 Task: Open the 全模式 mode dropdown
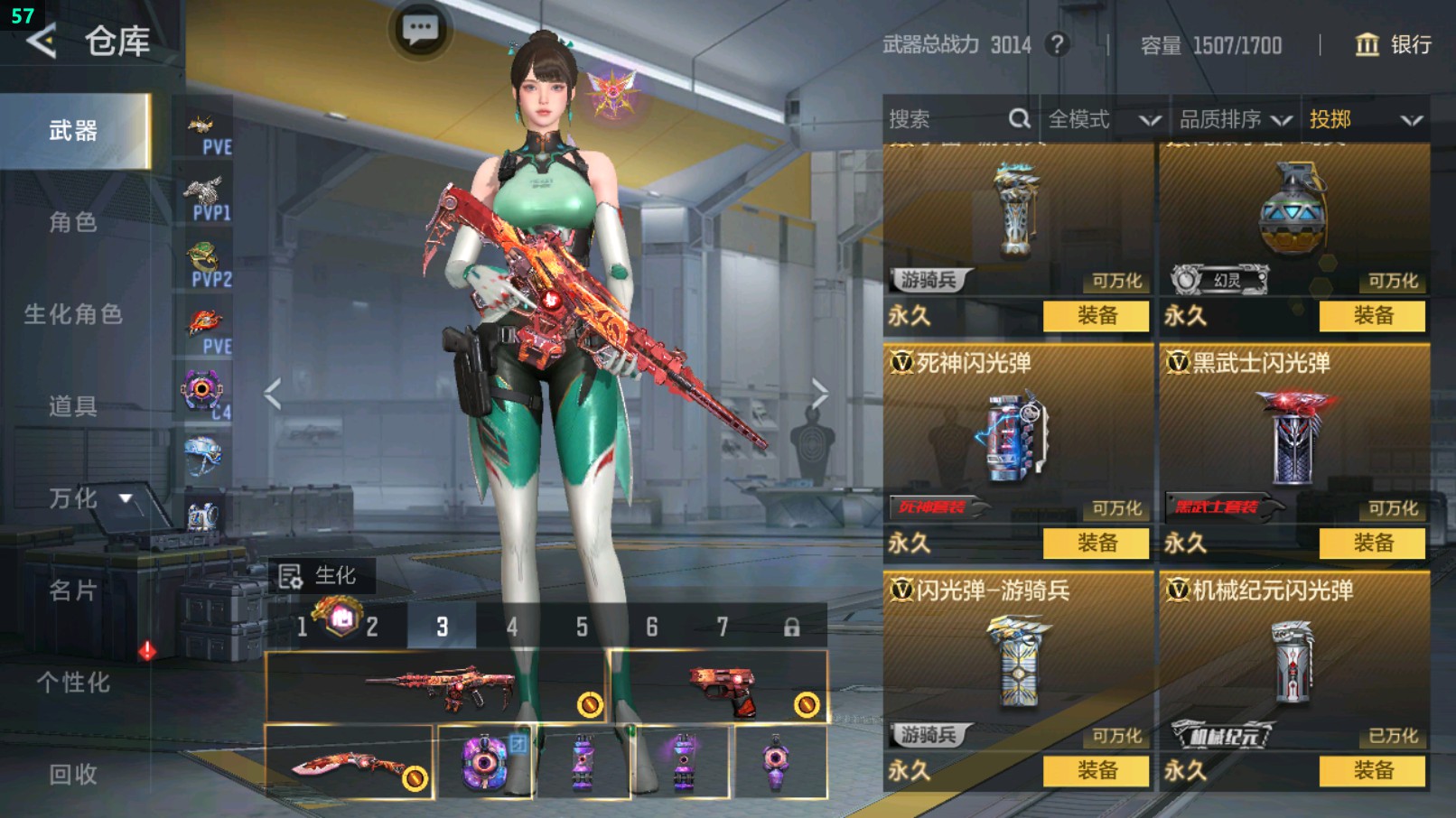click(1103, 119)
